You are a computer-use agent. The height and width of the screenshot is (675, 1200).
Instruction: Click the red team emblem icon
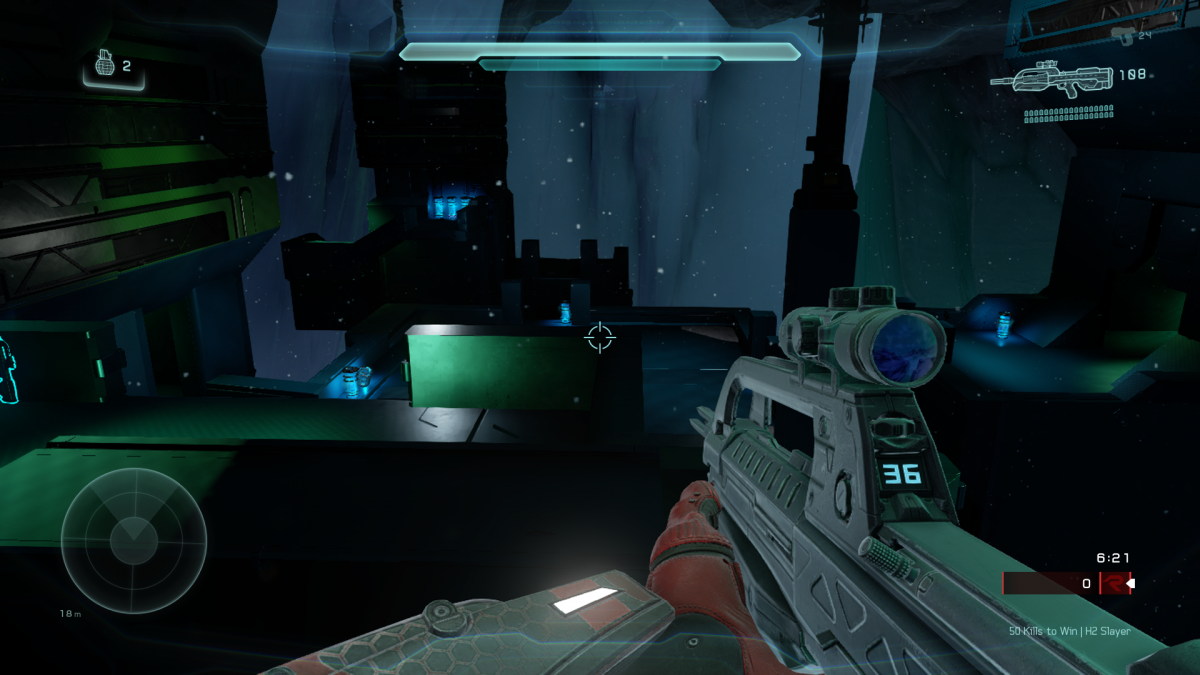[x=1112, y=583]
